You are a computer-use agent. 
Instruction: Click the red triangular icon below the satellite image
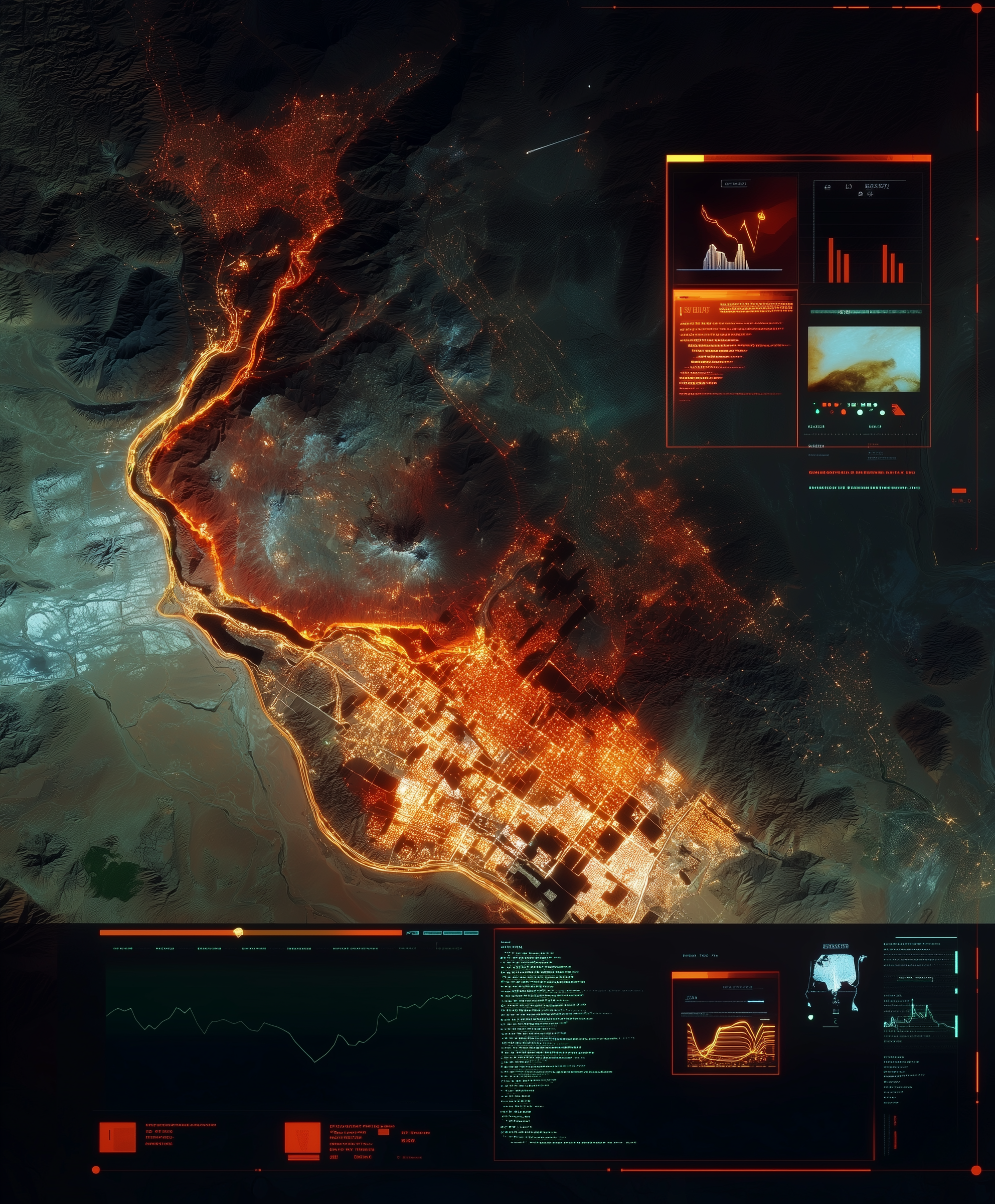pyautogui.click(x=898, y=410)
